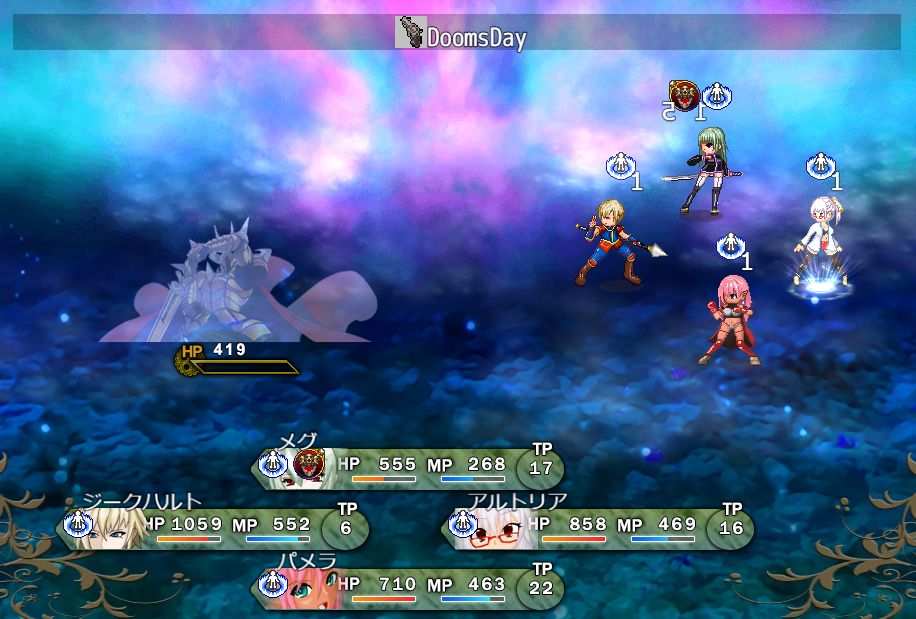Click the DoomsDay skill icon in the top banner
The height and width of the screenshot is (619, 916).
[x=410, y=33]
